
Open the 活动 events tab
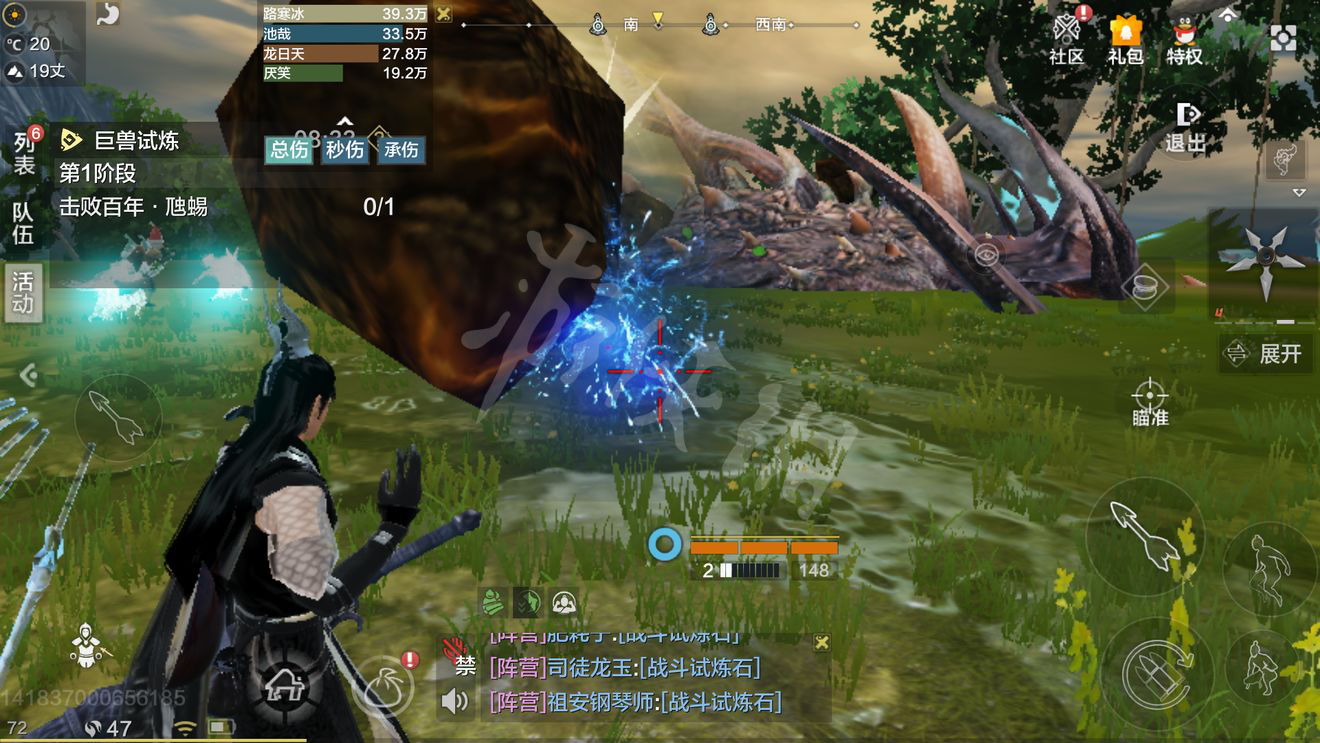[23, 292]
